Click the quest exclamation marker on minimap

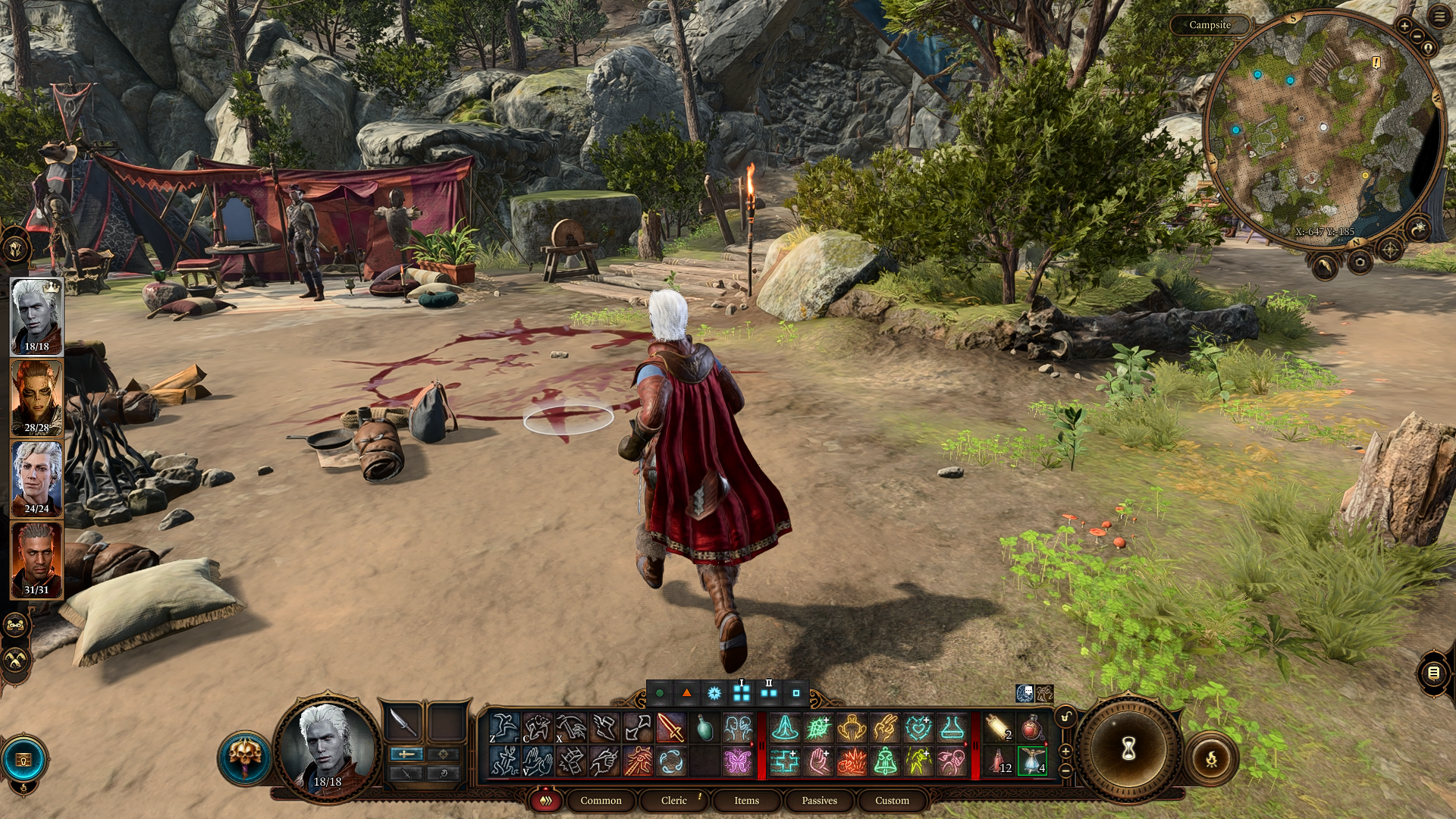tap(1376, 62)
